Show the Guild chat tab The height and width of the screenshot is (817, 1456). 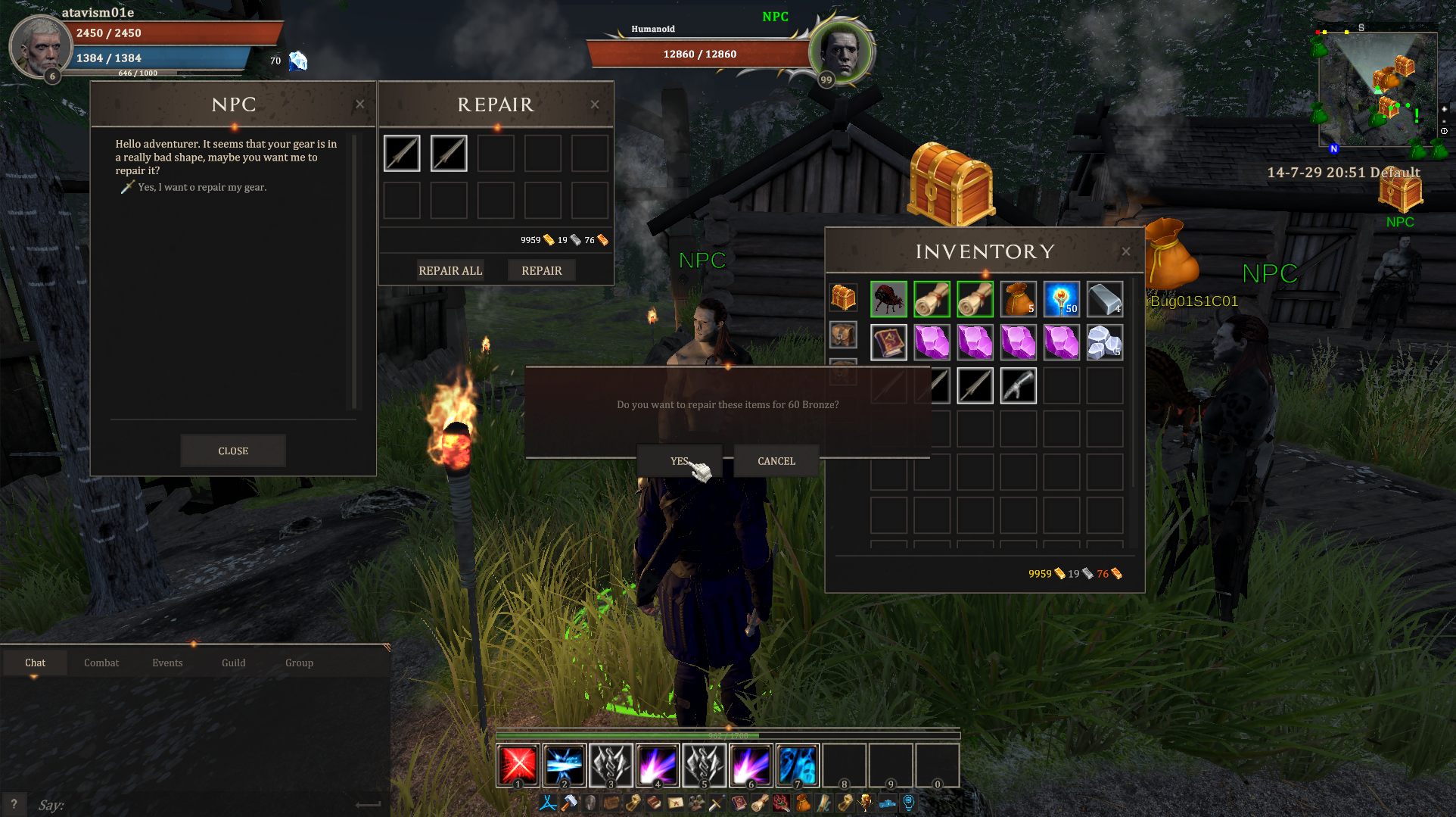pyautogui.click(x=233, y=663)
